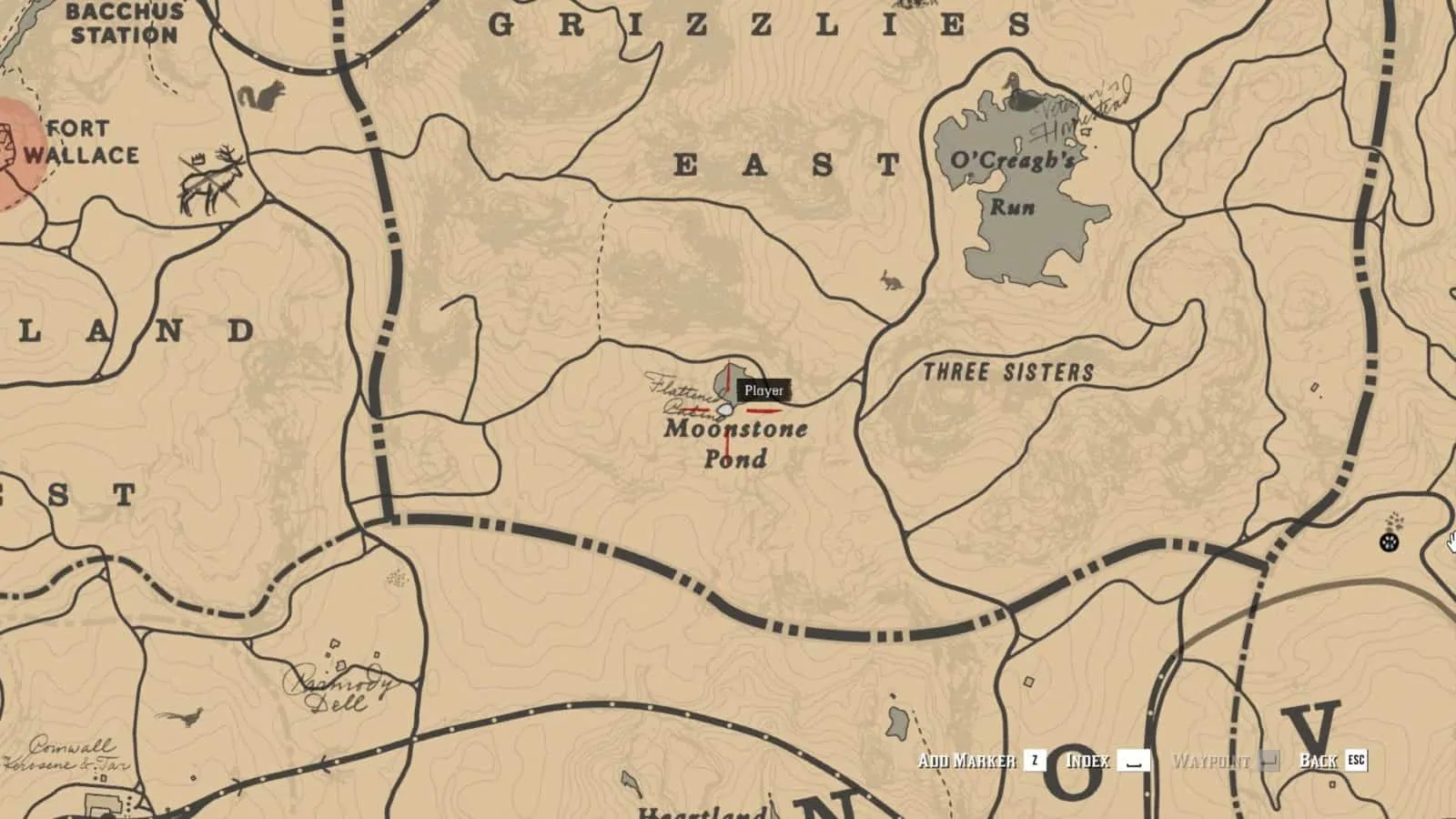
Task: Click the Moonstone Pond label
Action: tap(737, 446)
